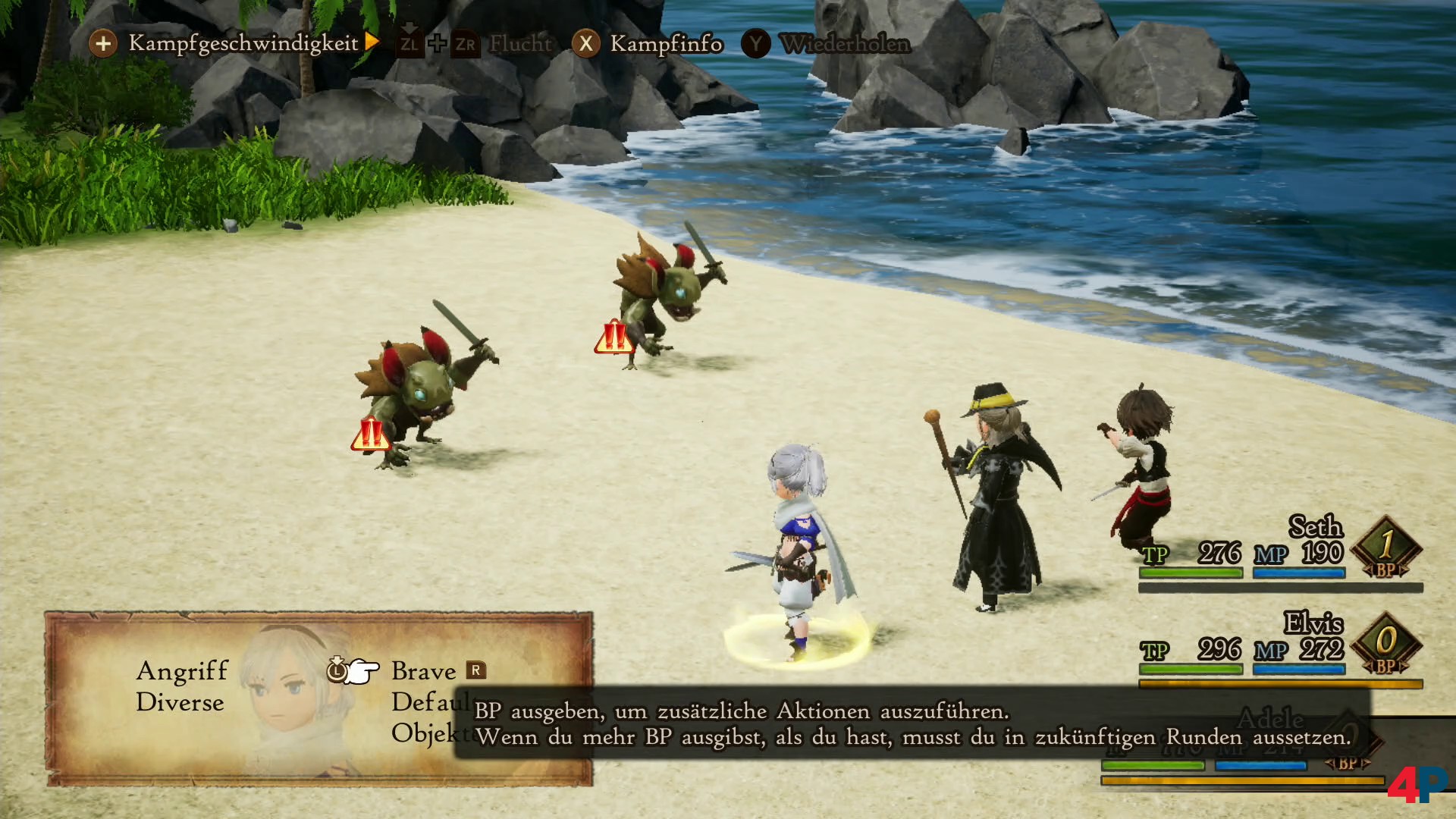The height and width of the screenshot is (819, 1456).
Task: Change the Kampfgeschwindigkeit battle speed
Action: pos(243,43)
